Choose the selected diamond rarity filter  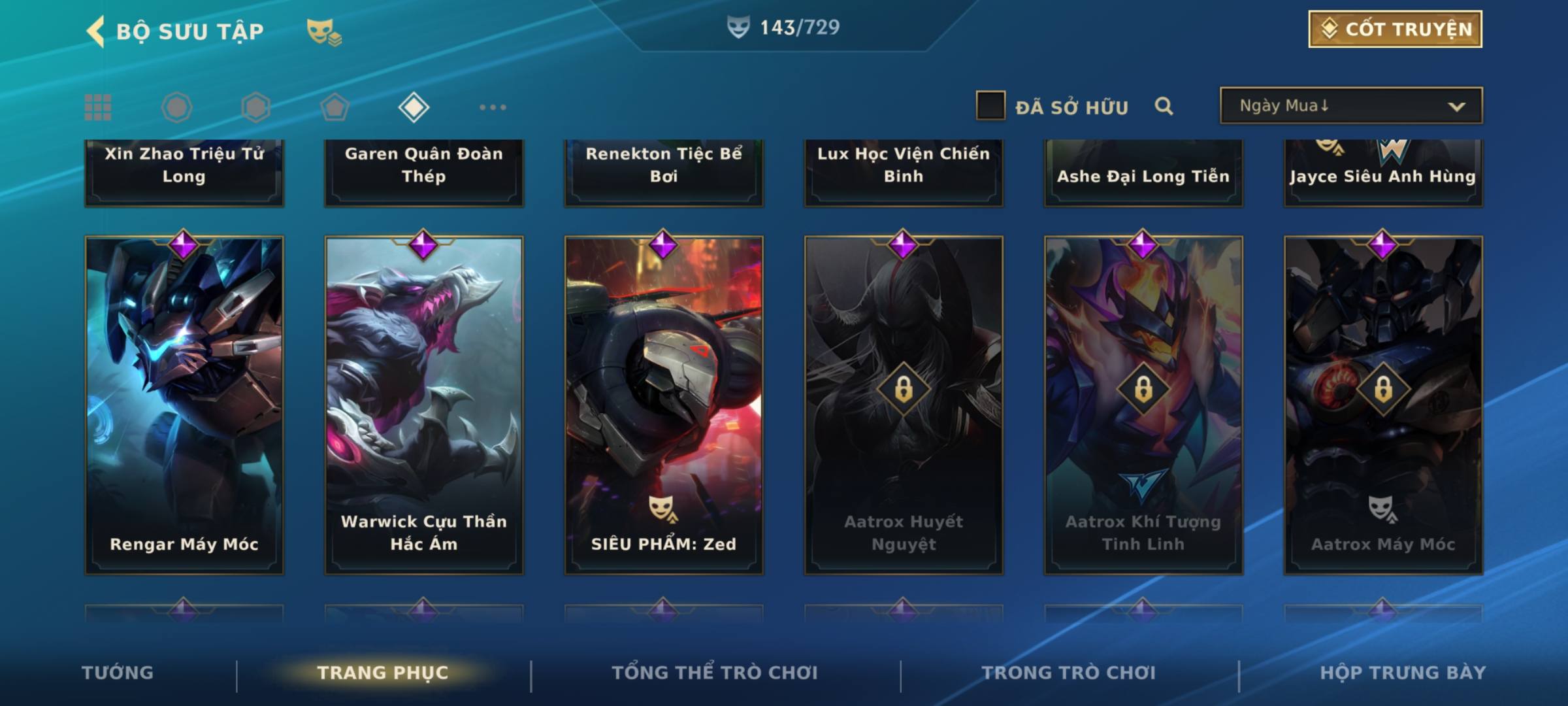pos(414,107)
